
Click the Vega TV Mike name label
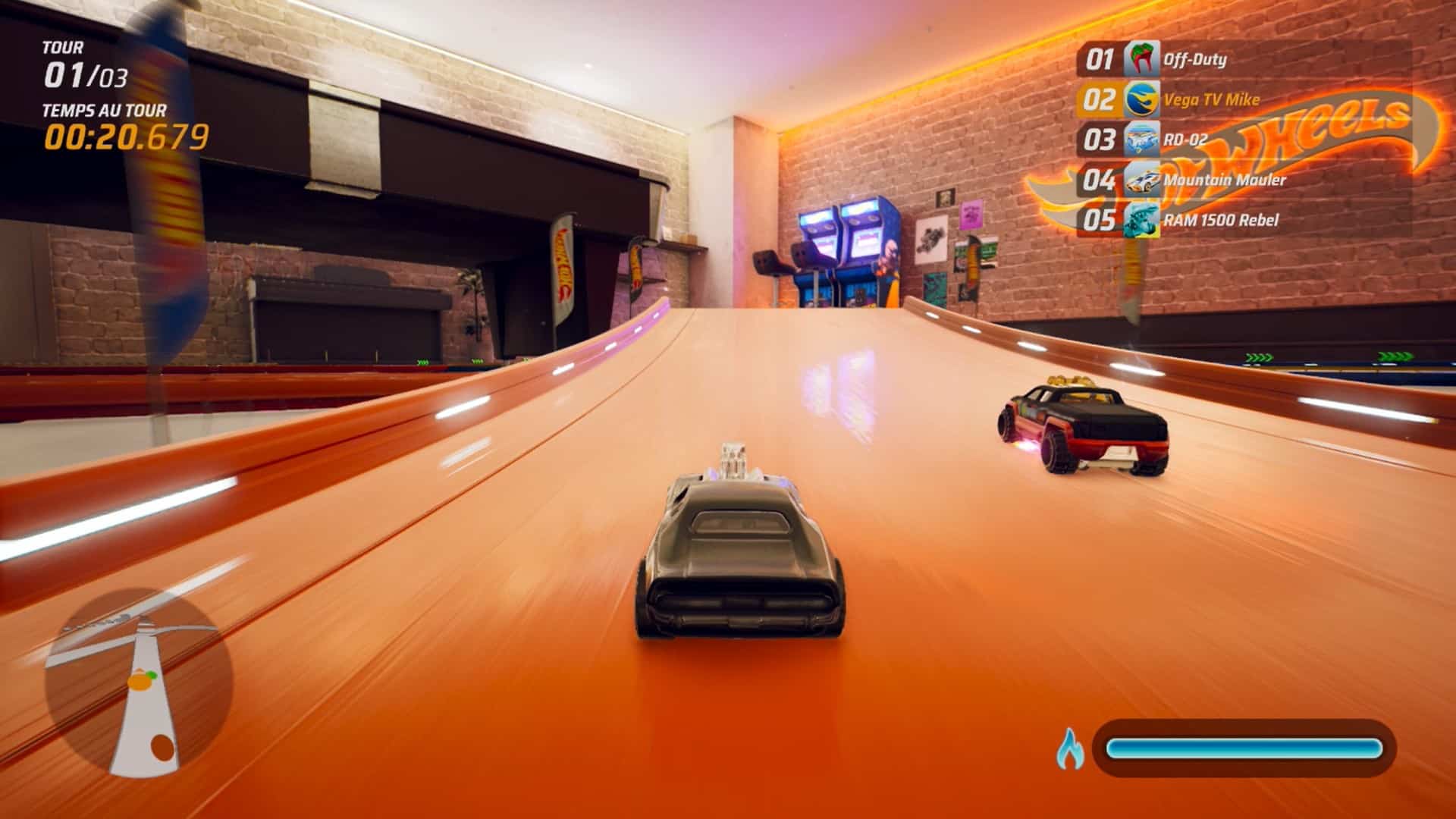tap(1211, 98)
